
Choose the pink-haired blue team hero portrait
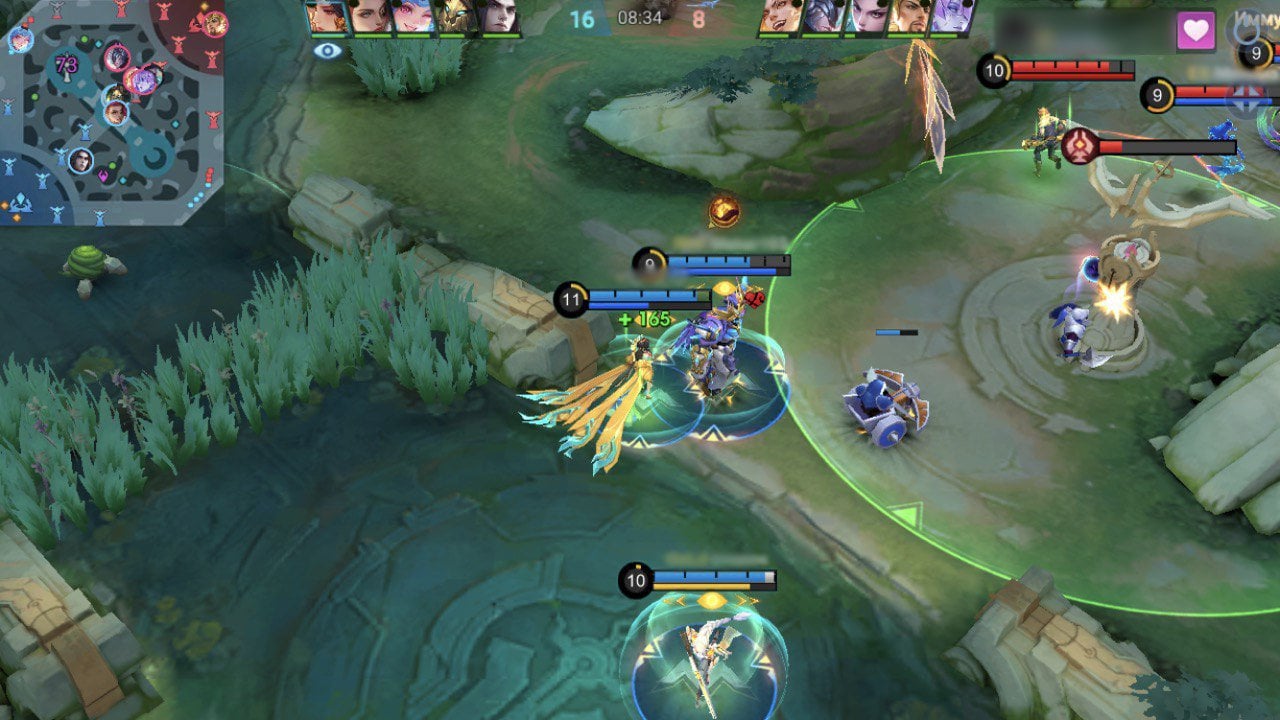coord(412,17)
